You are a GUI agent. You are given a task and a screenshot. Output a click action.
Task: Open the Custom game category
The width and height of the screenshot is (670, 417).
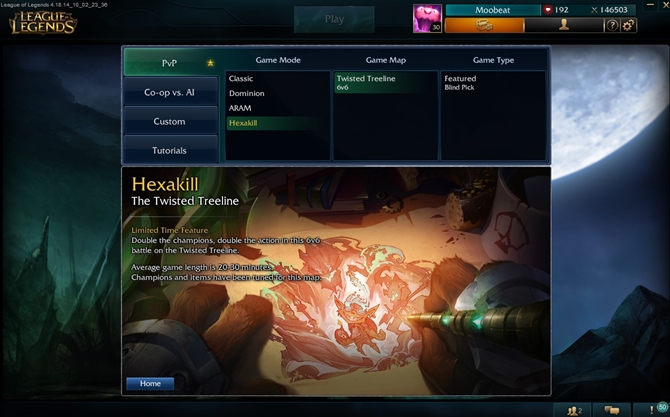170,121
